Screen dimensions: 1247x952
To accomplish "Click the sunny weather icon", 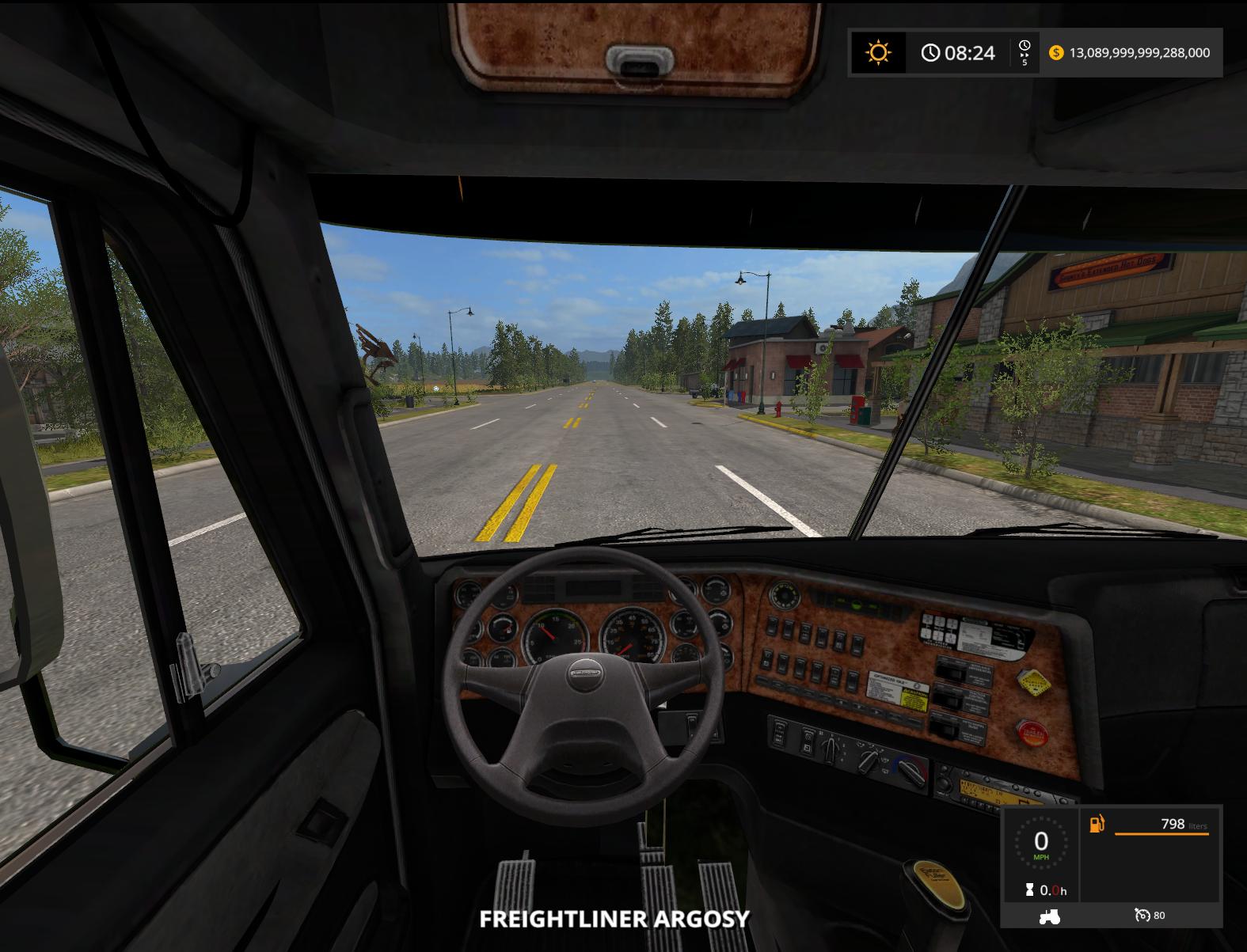I will [x=878, y=53].
